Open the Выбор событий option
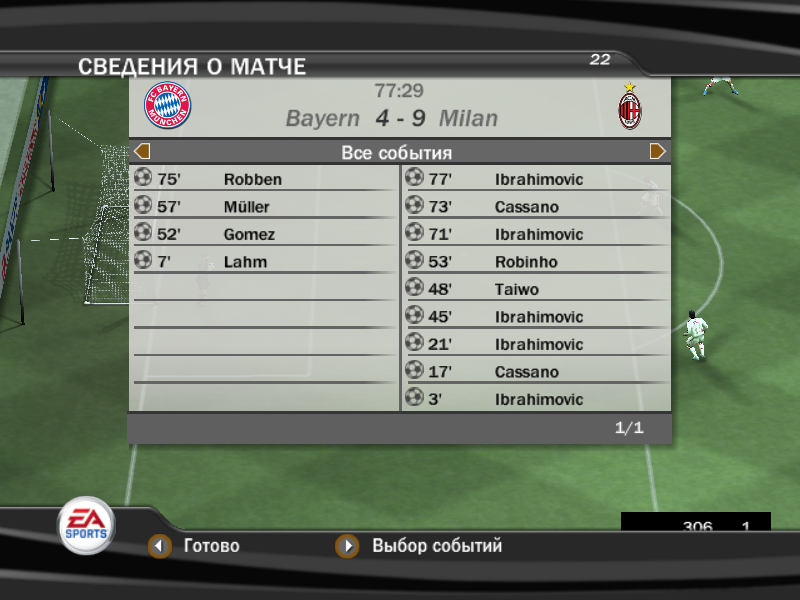The height and width of the screenshot is (600, 800). 422,547
